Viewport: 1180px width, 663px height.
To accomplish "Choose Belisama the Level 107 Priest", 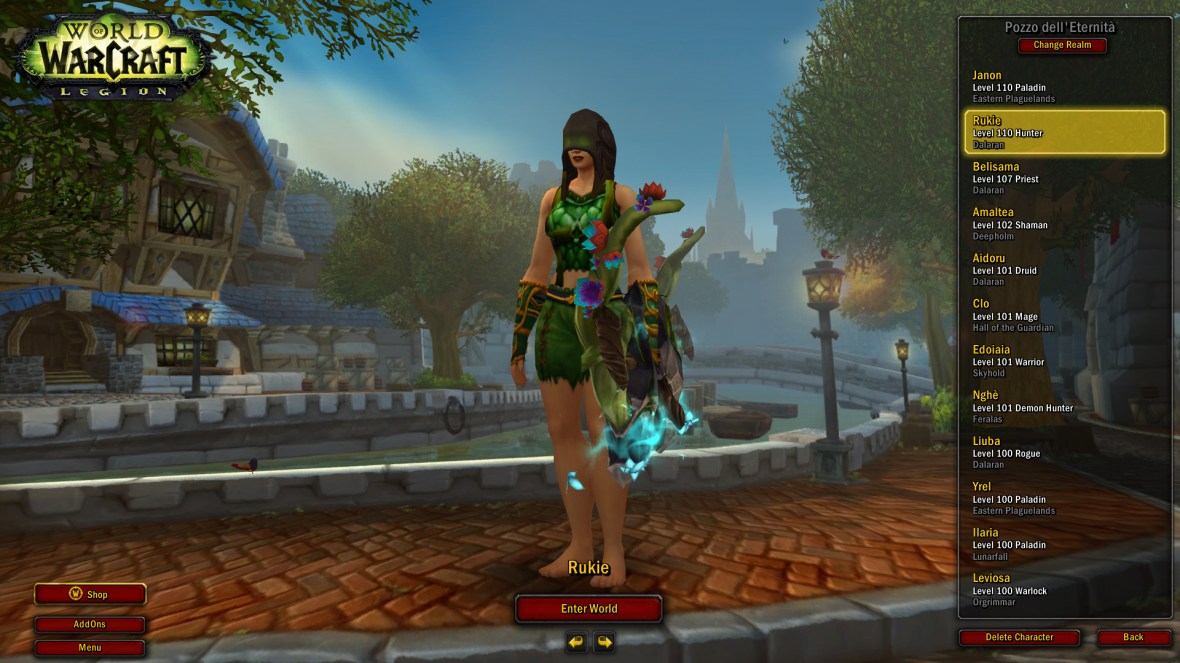I will click(x=1064, y=178).
